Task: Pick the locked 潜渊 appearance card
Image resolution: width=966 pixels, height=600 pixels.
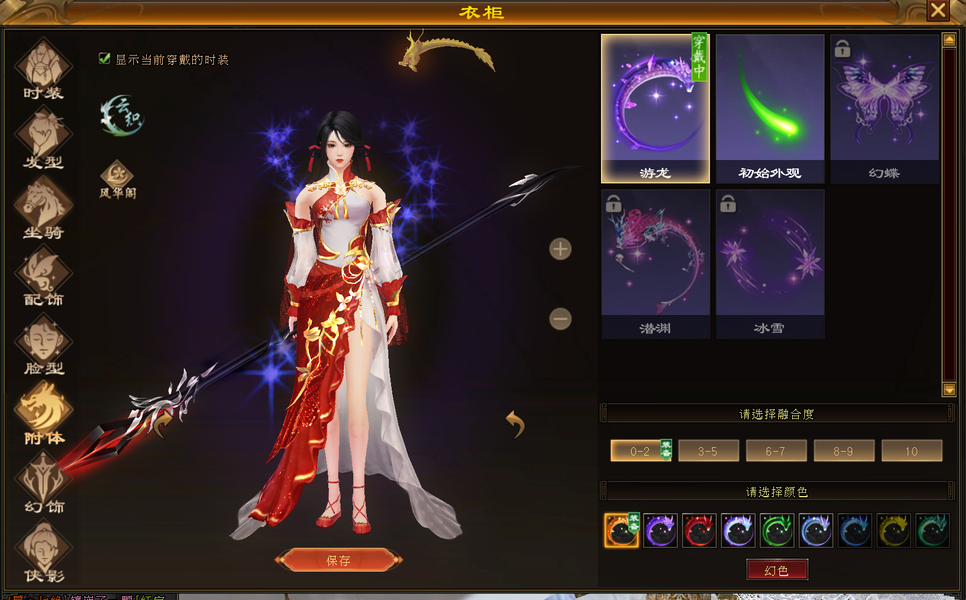Action: tap(655, 263)
